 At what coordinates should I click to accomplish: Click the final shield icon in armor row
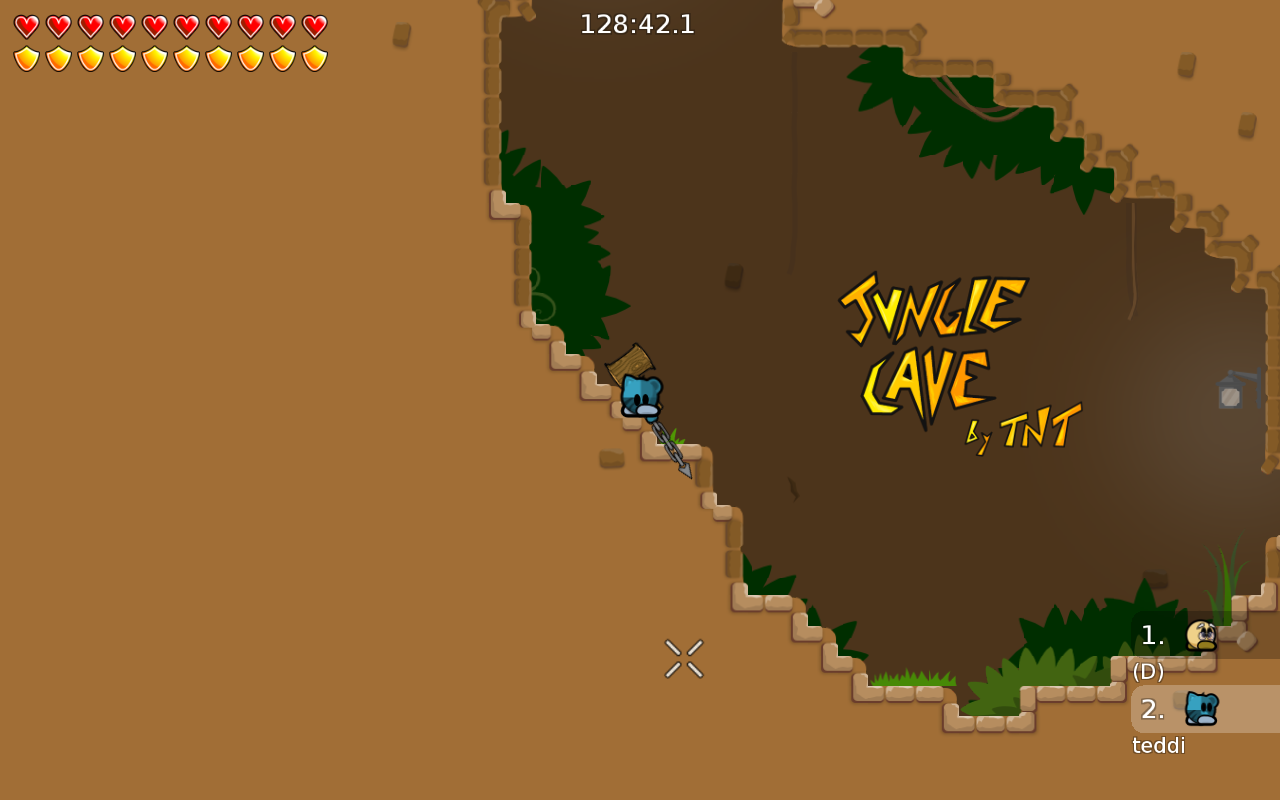tap(312, 58)
